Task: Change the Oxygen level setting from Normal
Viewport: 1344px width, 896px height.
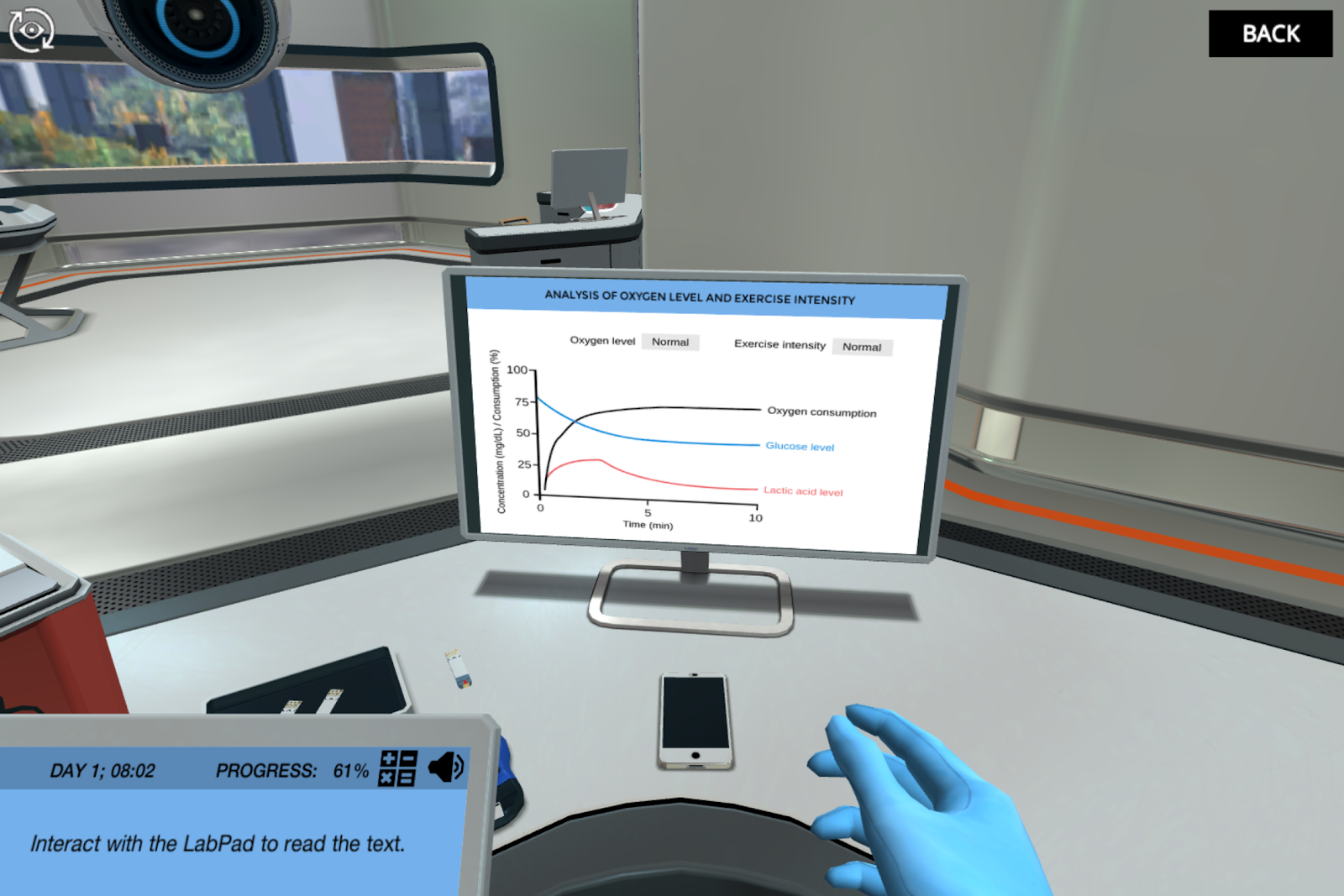Action: coord(669,342)
